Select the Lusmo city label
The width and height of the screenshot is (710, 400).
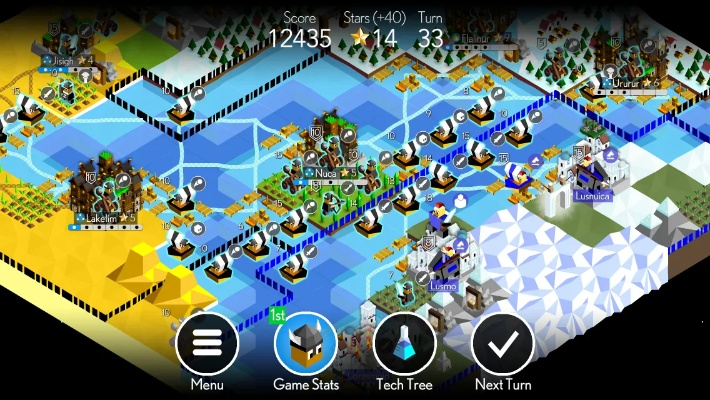pos(443,286)
